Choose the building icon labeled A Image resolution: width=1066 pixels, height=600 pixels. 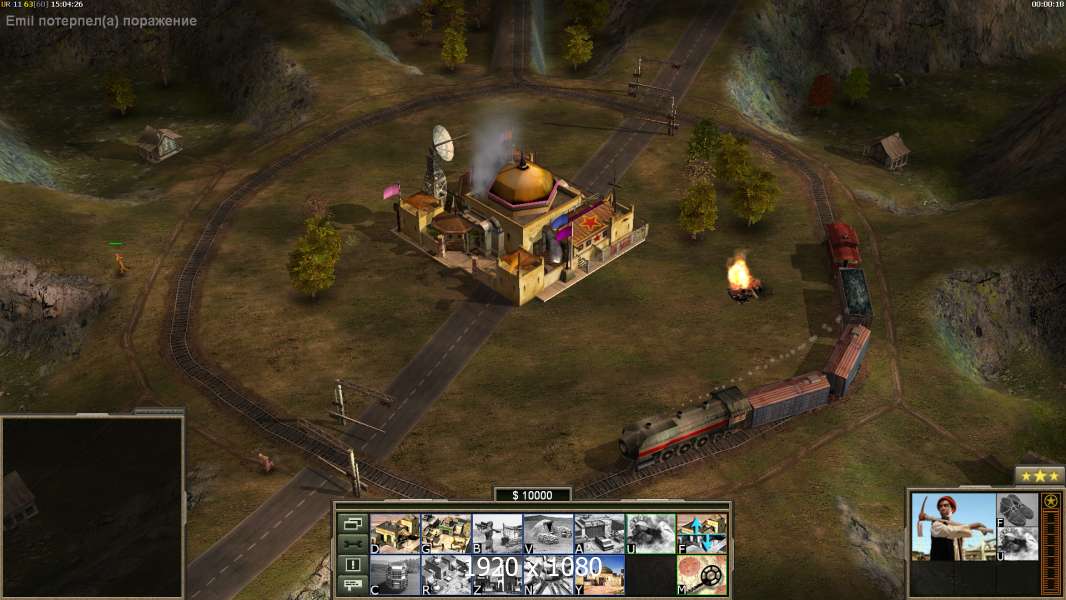point(599,533)
